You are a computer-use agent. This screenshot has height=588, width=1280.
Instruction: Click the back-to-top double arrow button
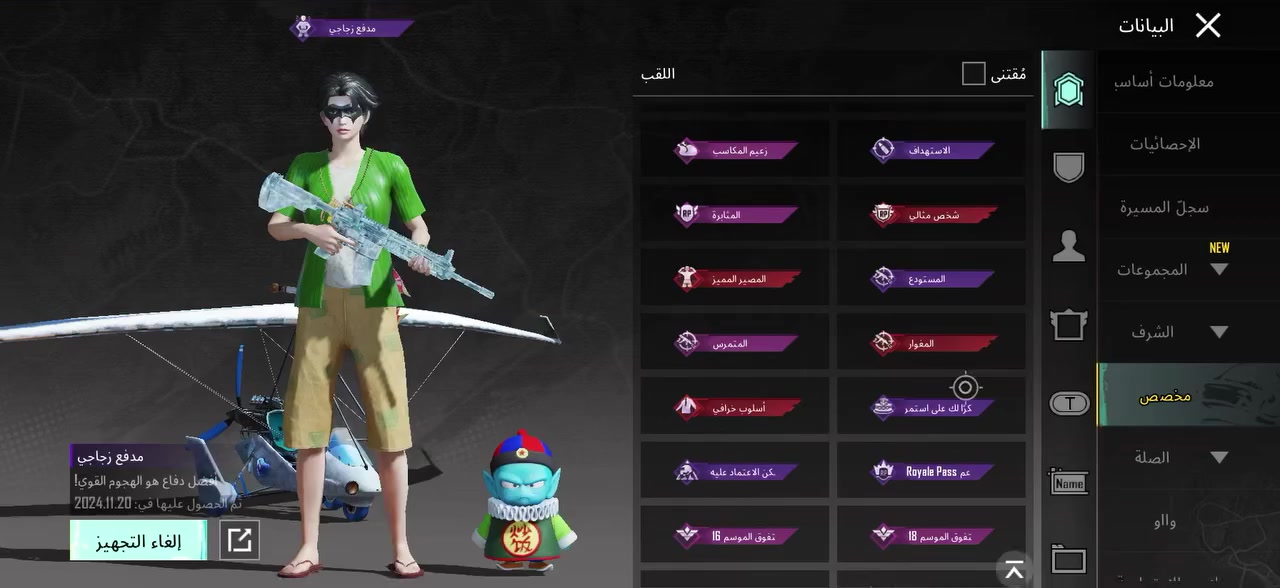pyautogui.click(x=1014, y=570)
